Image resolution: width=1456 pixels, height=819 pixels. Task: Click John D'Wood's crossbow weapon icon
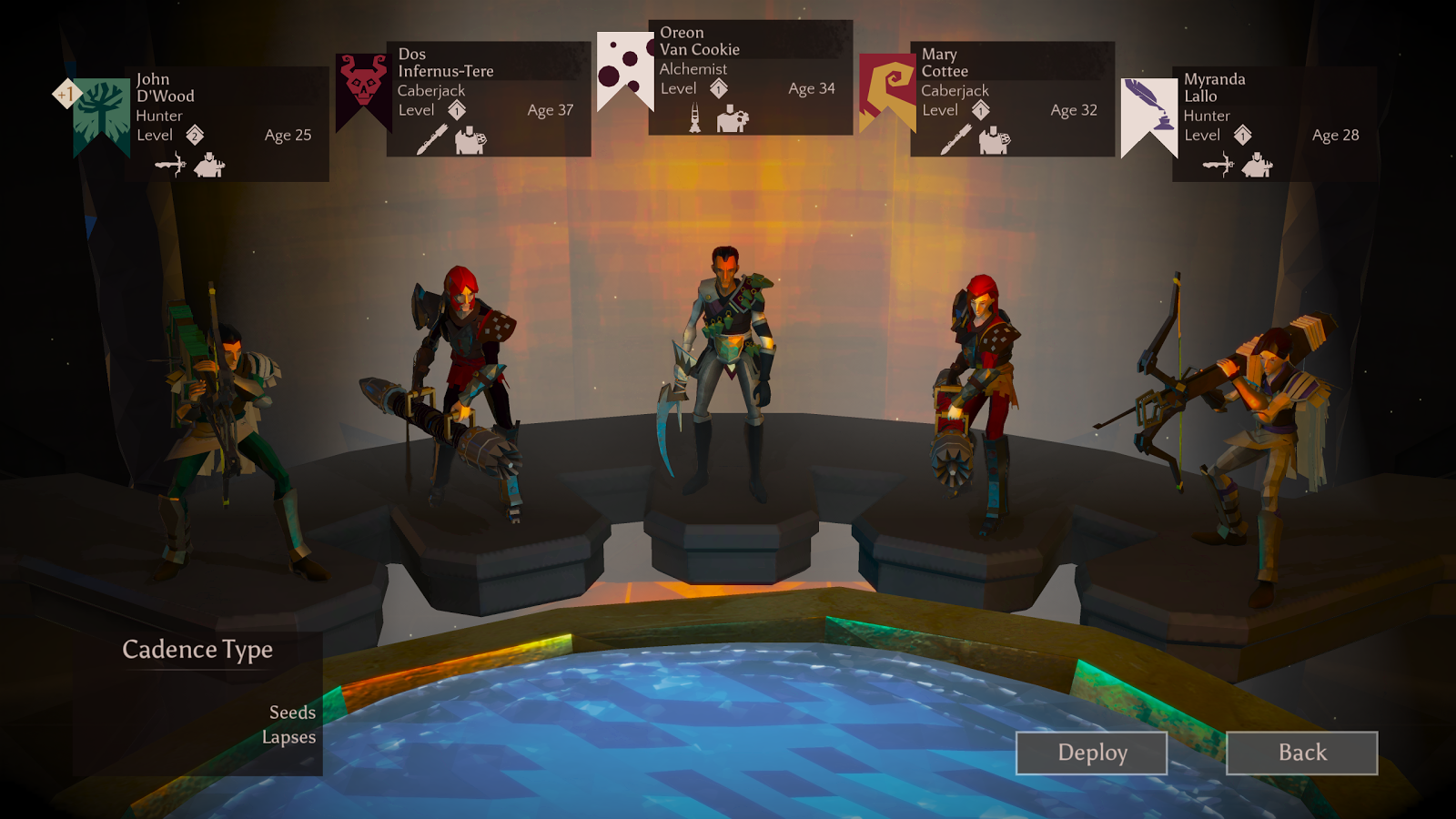pyautogui.click(x=170, y=165)
